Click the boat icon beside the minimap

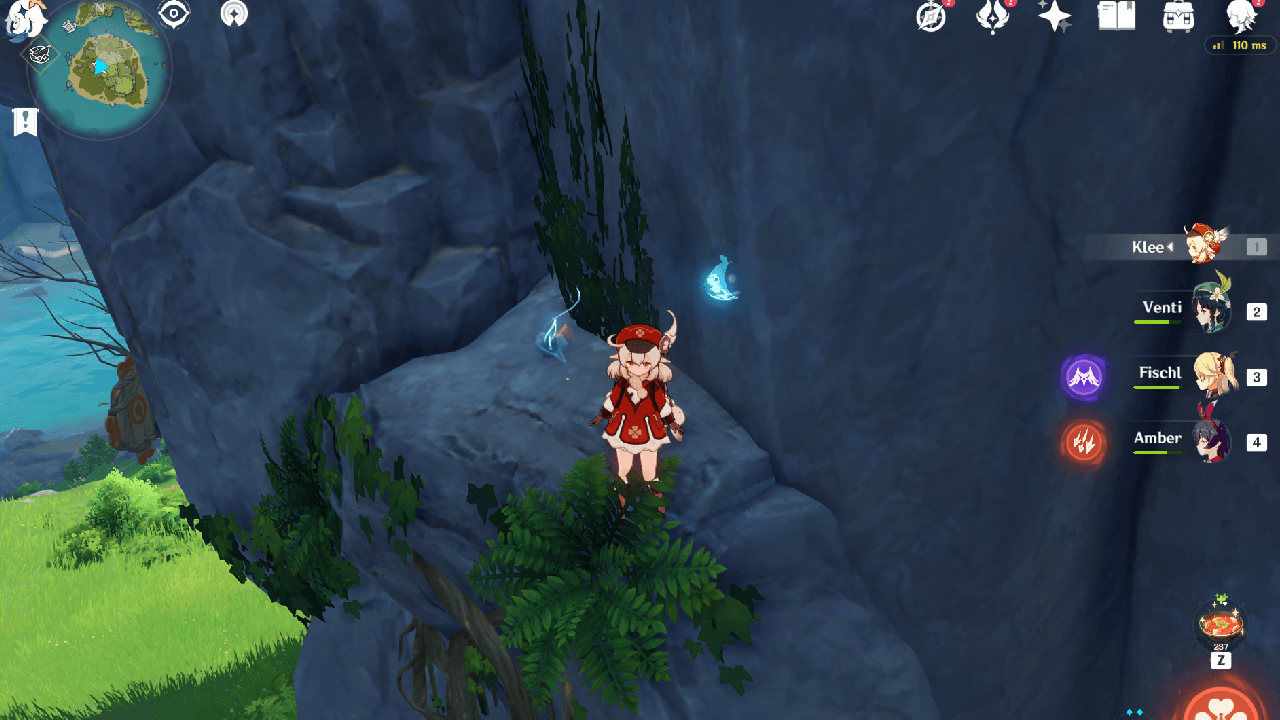(x=40, y=57)
